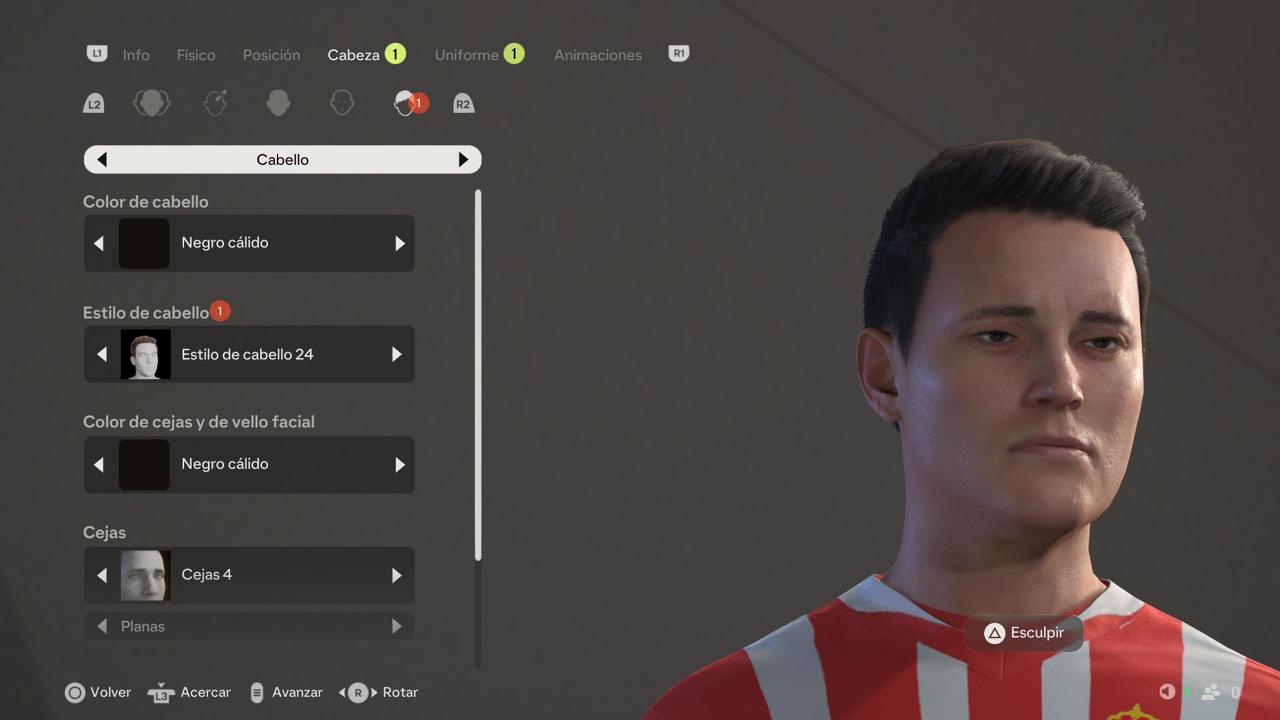Click the right arrow beside Cabello

click(x=463, y=160)
